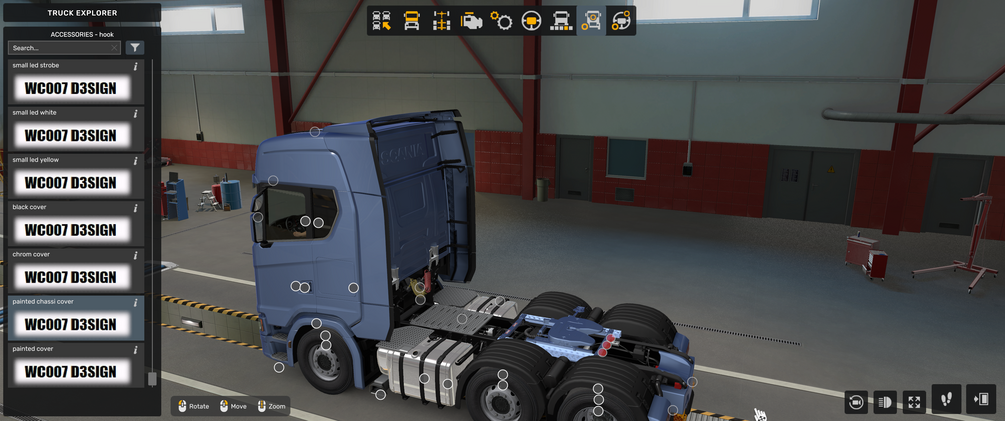Click the footprints walk-around button
The image size is (1005, 421).
click(947, 400)
